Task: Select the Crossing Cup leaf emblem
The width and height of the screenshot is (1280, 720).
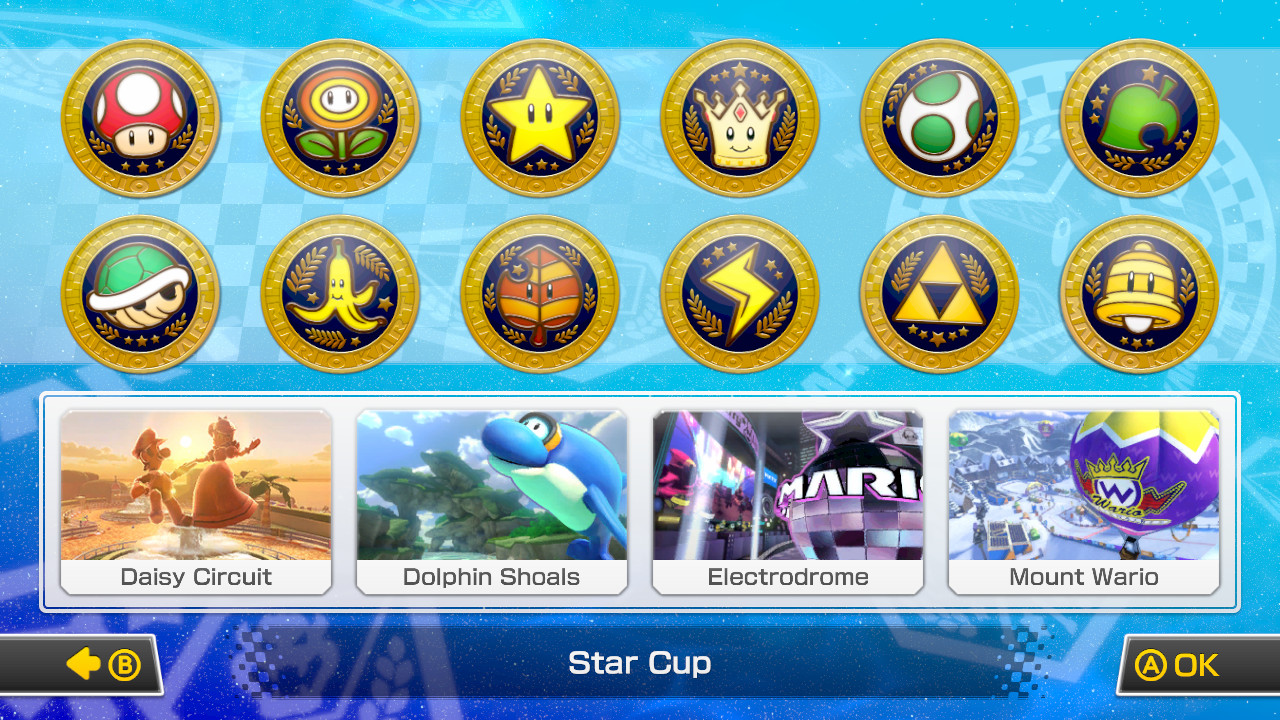Action: click(1137, 117)
